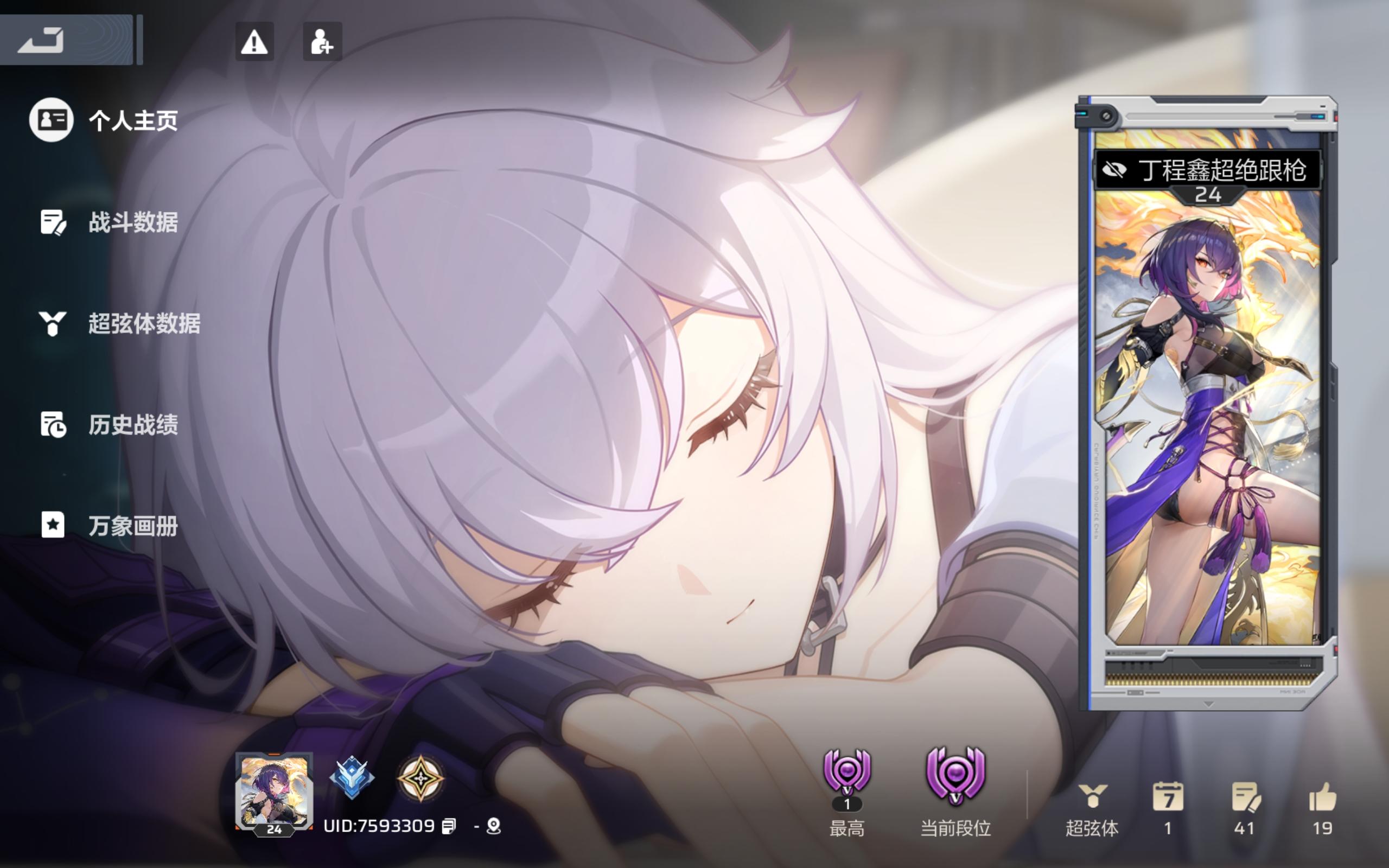View the 历史战绩 match history section

click(x=133, y=425)
